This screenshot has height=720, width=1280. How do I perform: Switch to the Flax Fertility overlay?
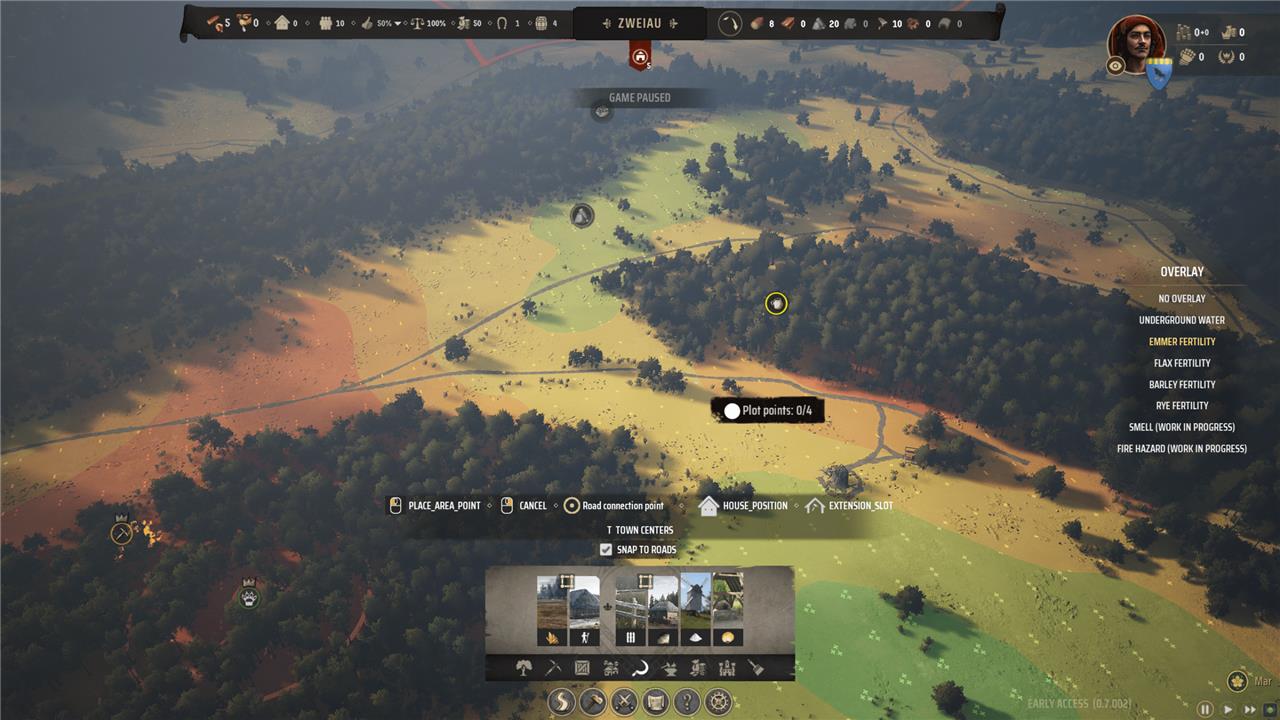click(x=1181, y=363)
